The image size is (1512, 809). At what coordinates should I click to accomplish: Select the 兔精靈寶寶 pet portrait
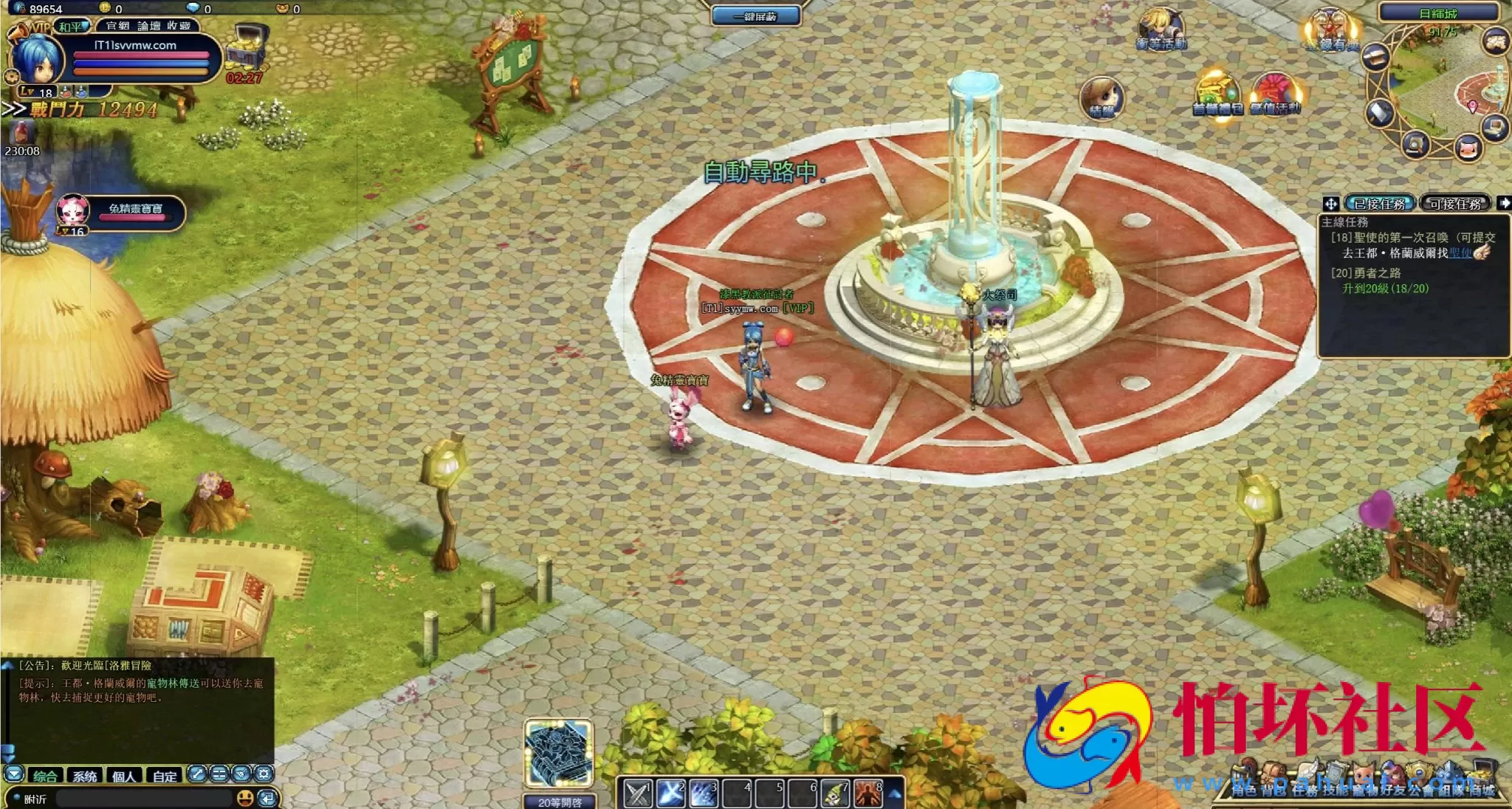click(74, 212)
